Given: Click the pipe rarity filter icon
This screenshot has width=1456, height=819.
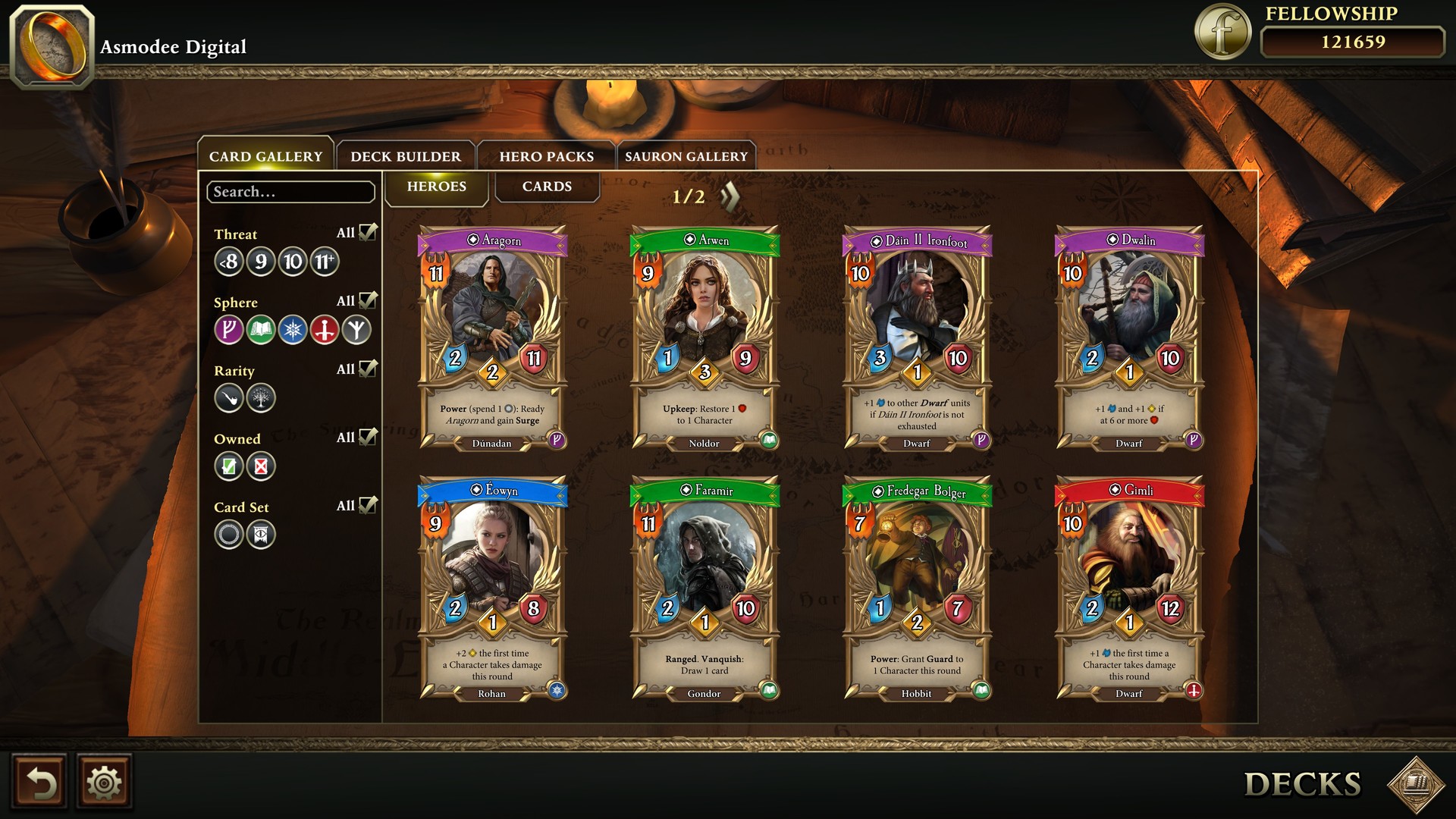Looking at the screenshot, I should pyautogui.click(x=230, y=398).
